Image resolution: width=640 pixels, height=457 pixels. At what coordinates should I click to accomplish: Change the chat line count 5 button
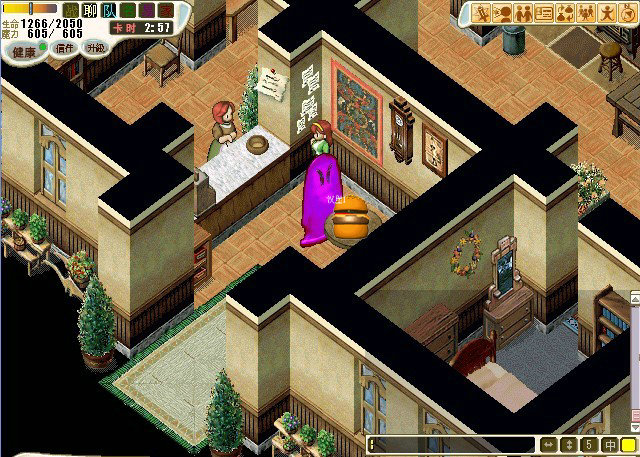590,445
